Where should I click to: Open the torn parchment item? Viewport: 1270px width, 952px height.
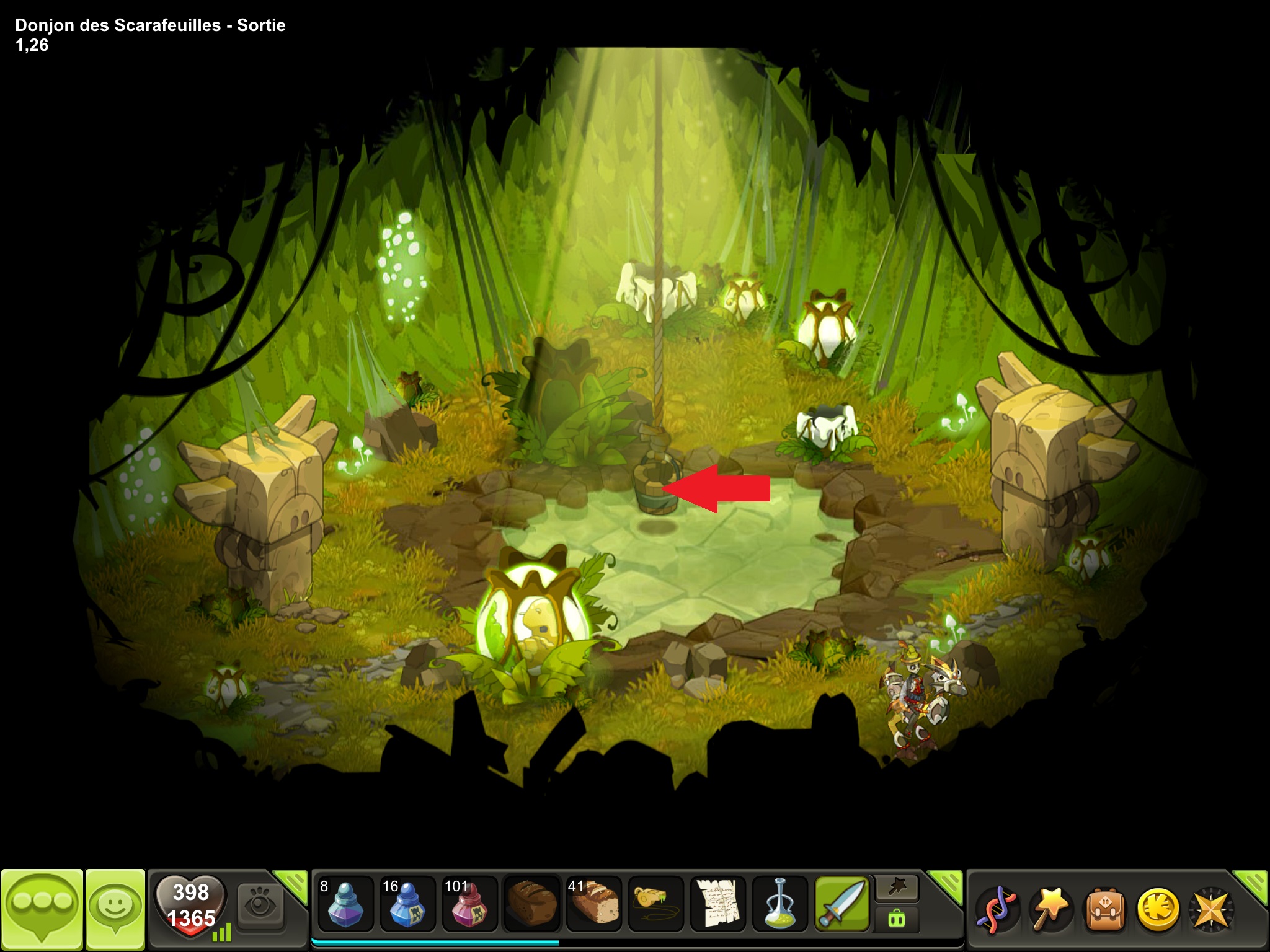coord(718,904)
